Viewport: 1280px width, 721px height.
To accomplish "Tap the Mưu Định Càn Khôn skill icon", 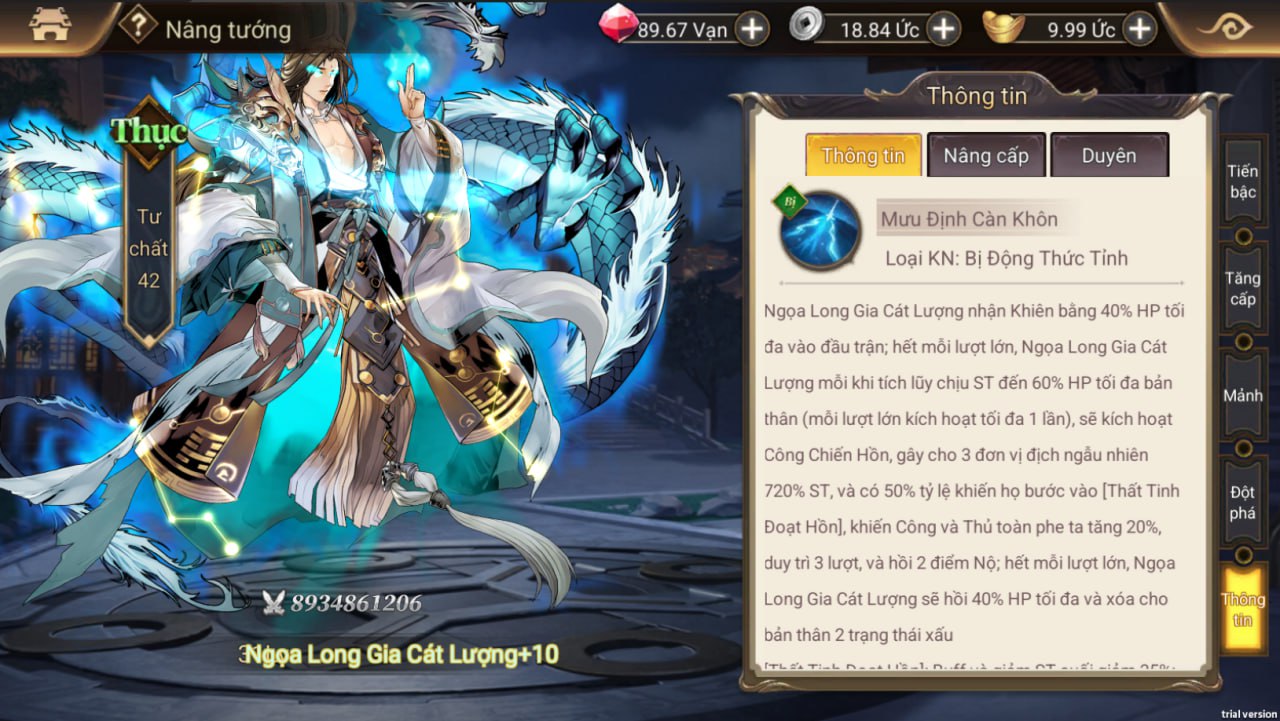I will click(x=820, y=231).
